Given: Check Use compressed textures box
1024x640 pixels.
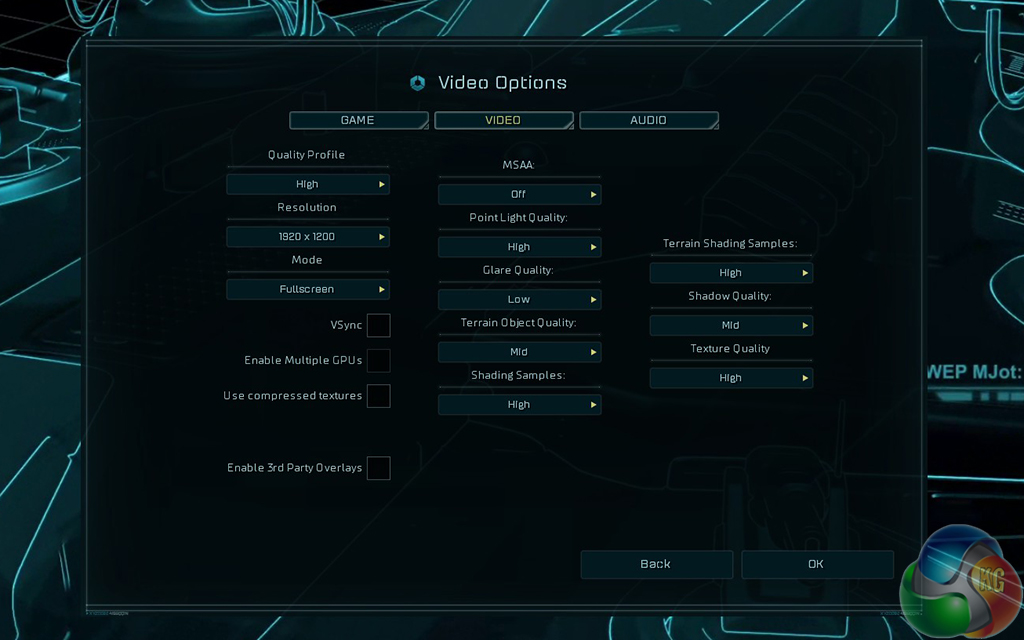Looking at the screenshot, I should 378,396.
